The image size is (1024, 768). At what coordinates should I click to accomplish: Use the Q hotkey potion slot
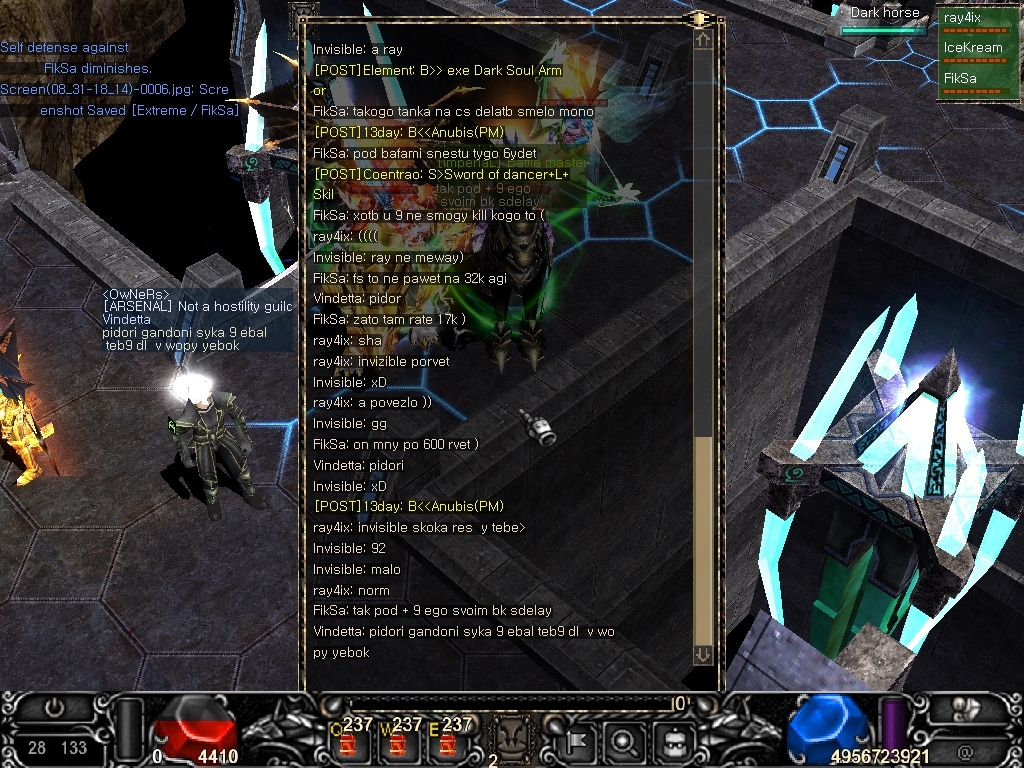click(350, 742)
